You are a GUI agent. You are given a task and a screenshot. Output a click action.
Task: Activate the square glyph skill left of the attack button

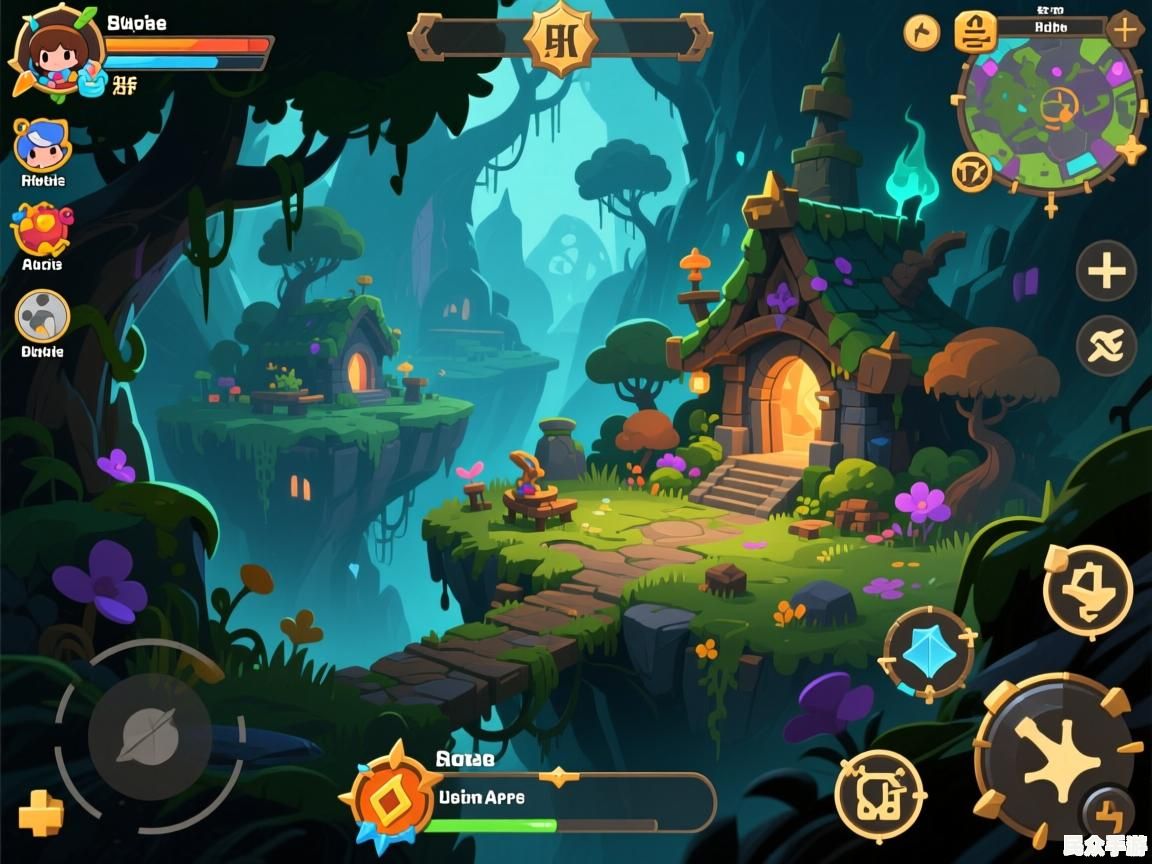pyautogui.click(x=880, y=796)
